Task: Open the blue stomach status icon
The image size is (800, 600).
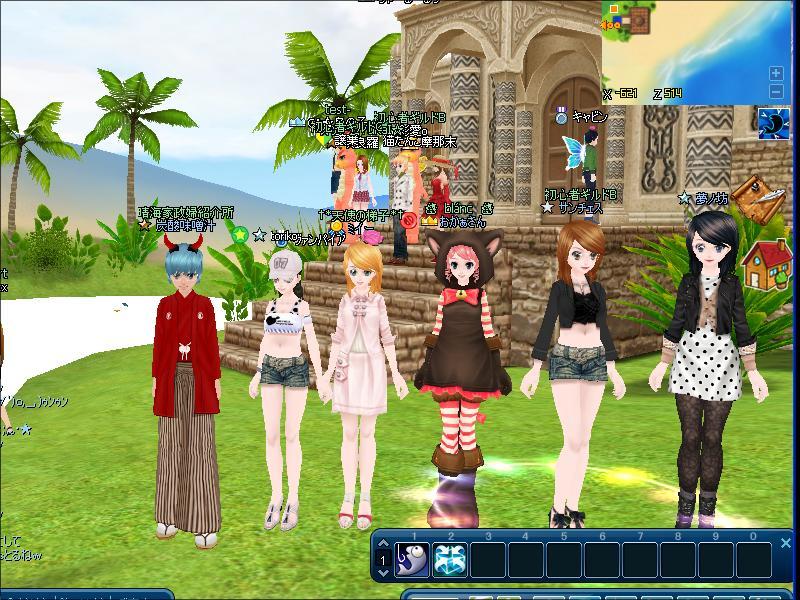Action: [773, 125]
